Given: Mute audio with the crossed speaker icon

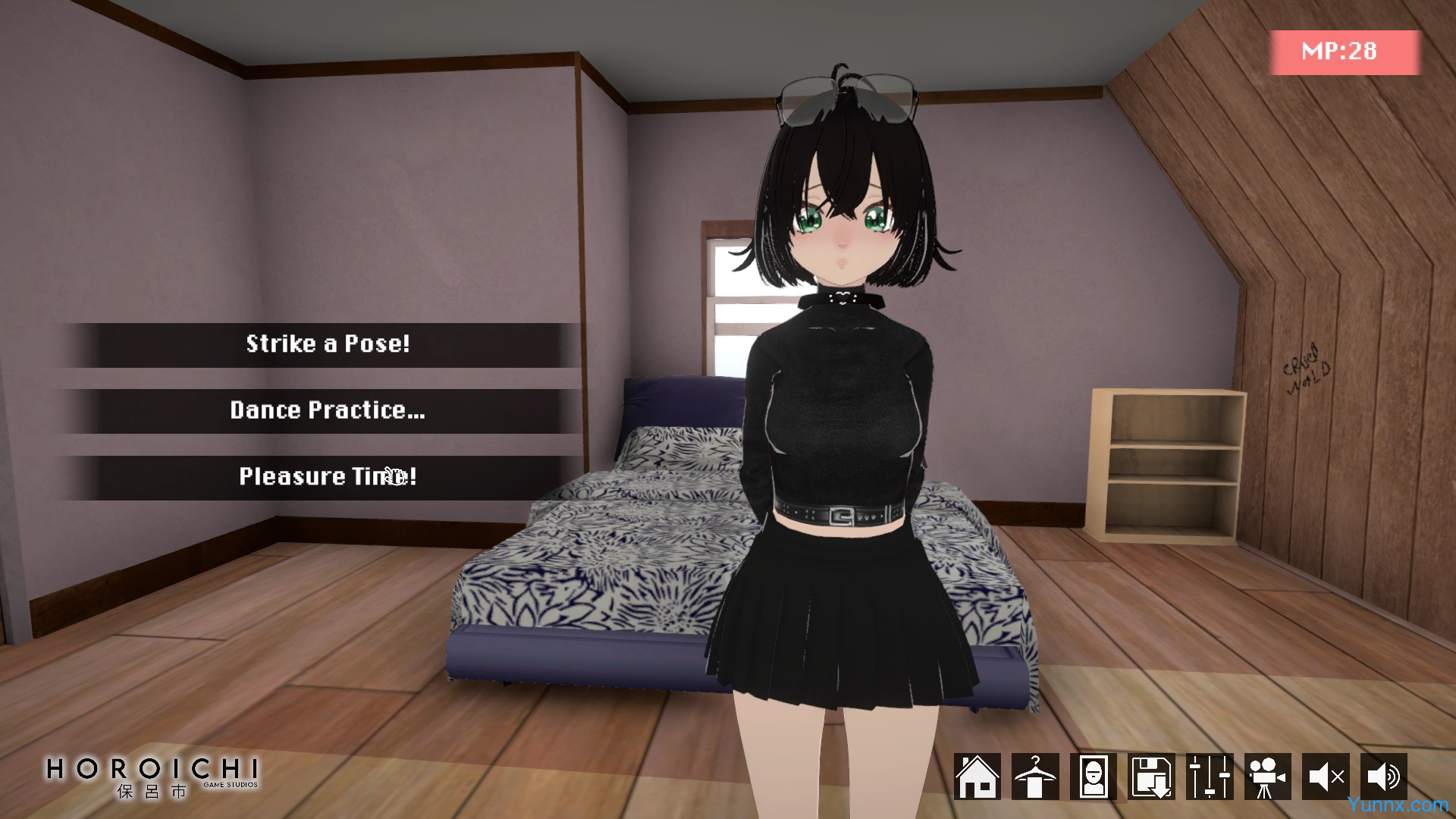Looking at the screenshot, I should tap(1326, 777).
